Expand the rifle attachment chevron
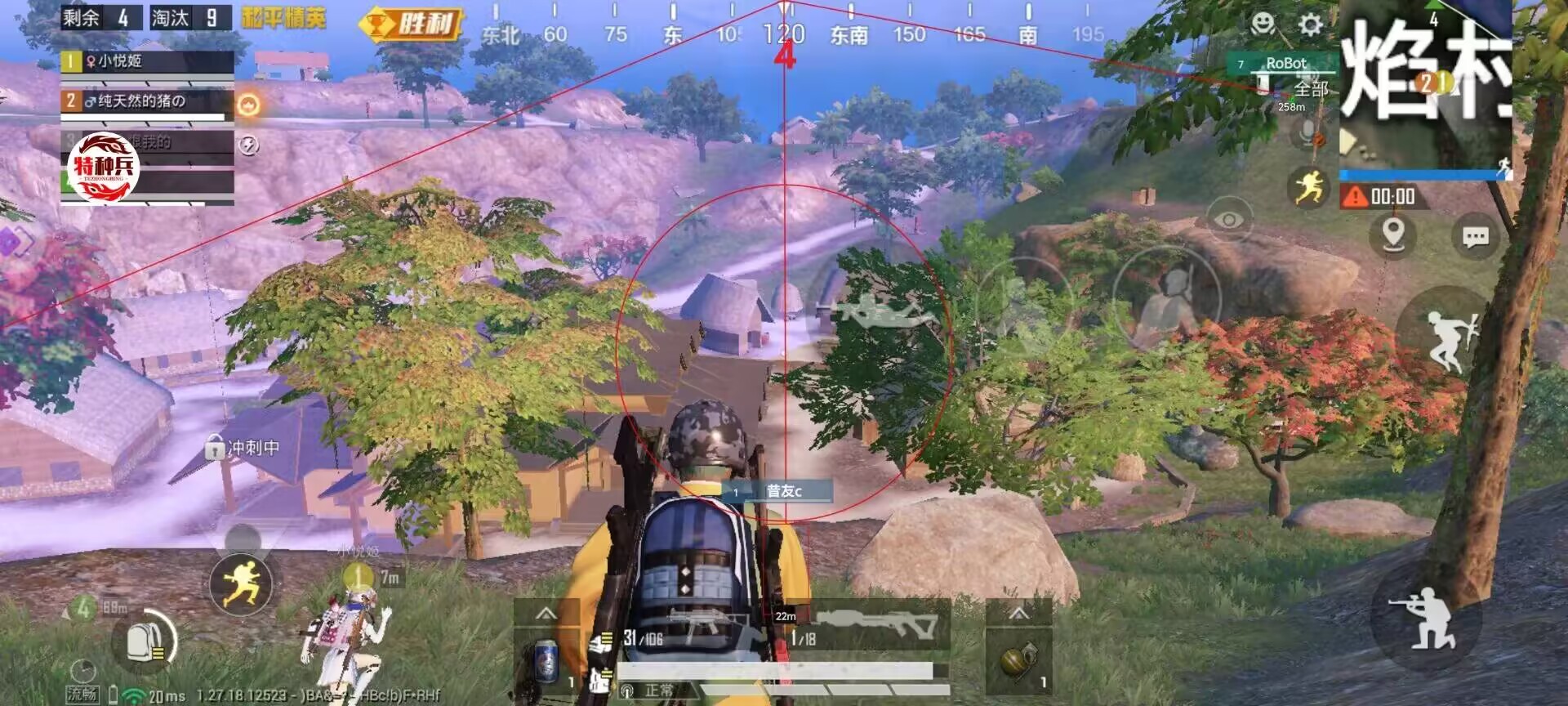1568x706 pixels. point(546,614)
